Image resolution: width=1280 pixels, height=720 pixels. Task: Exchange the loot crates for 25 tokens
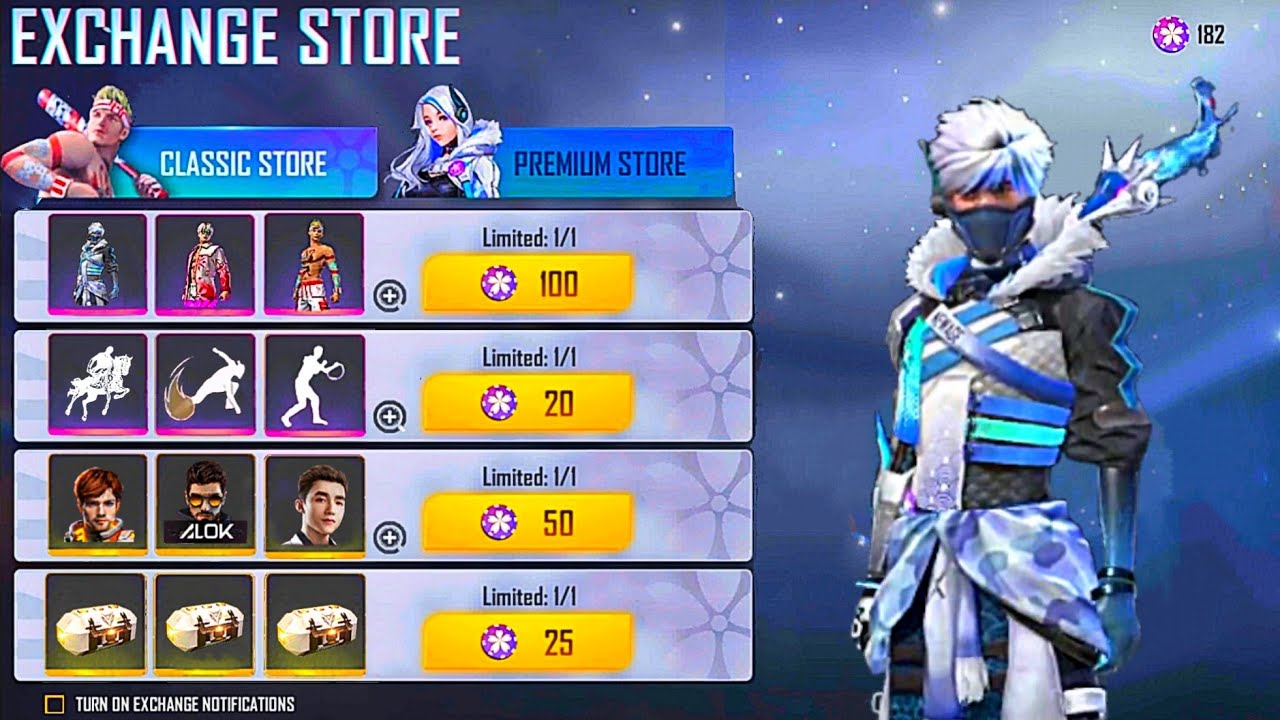[527, 643]
